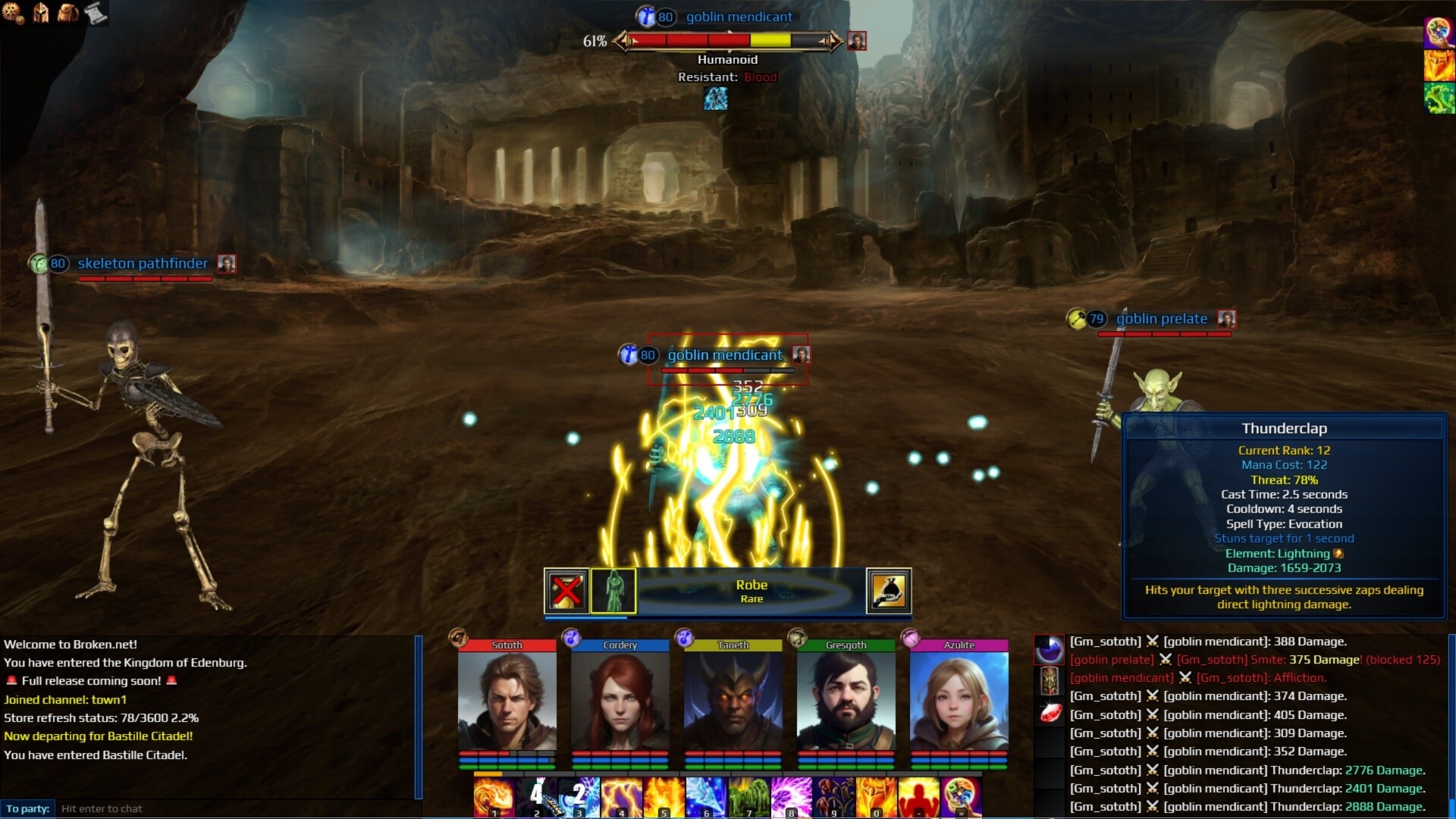This screenshot has height=819, width=1456.
Task: Use the red silhouette ability in hotbar
Action: tap(918, 798)
